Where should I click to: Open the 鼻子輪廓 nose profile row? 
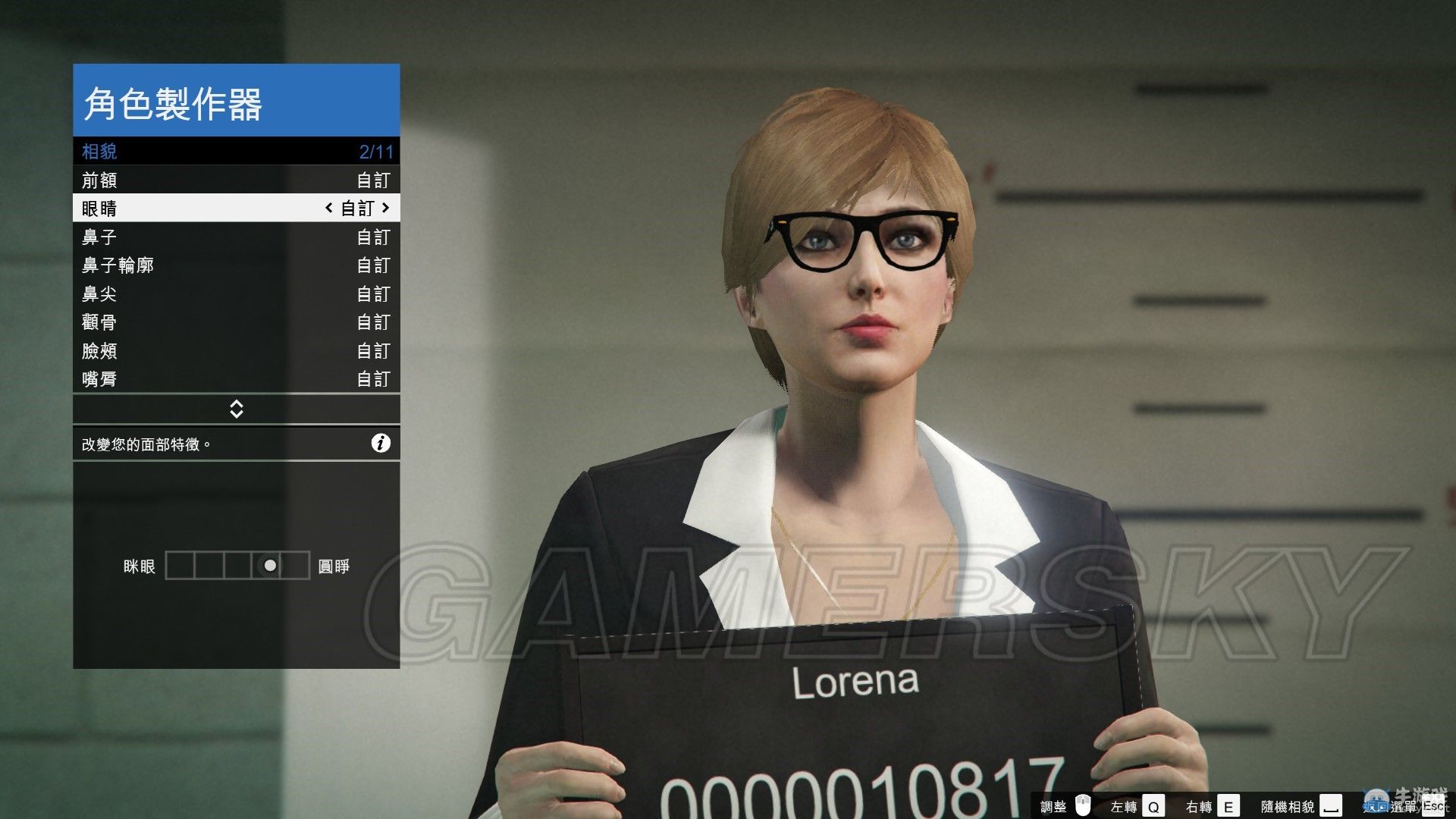coord(236,265)
